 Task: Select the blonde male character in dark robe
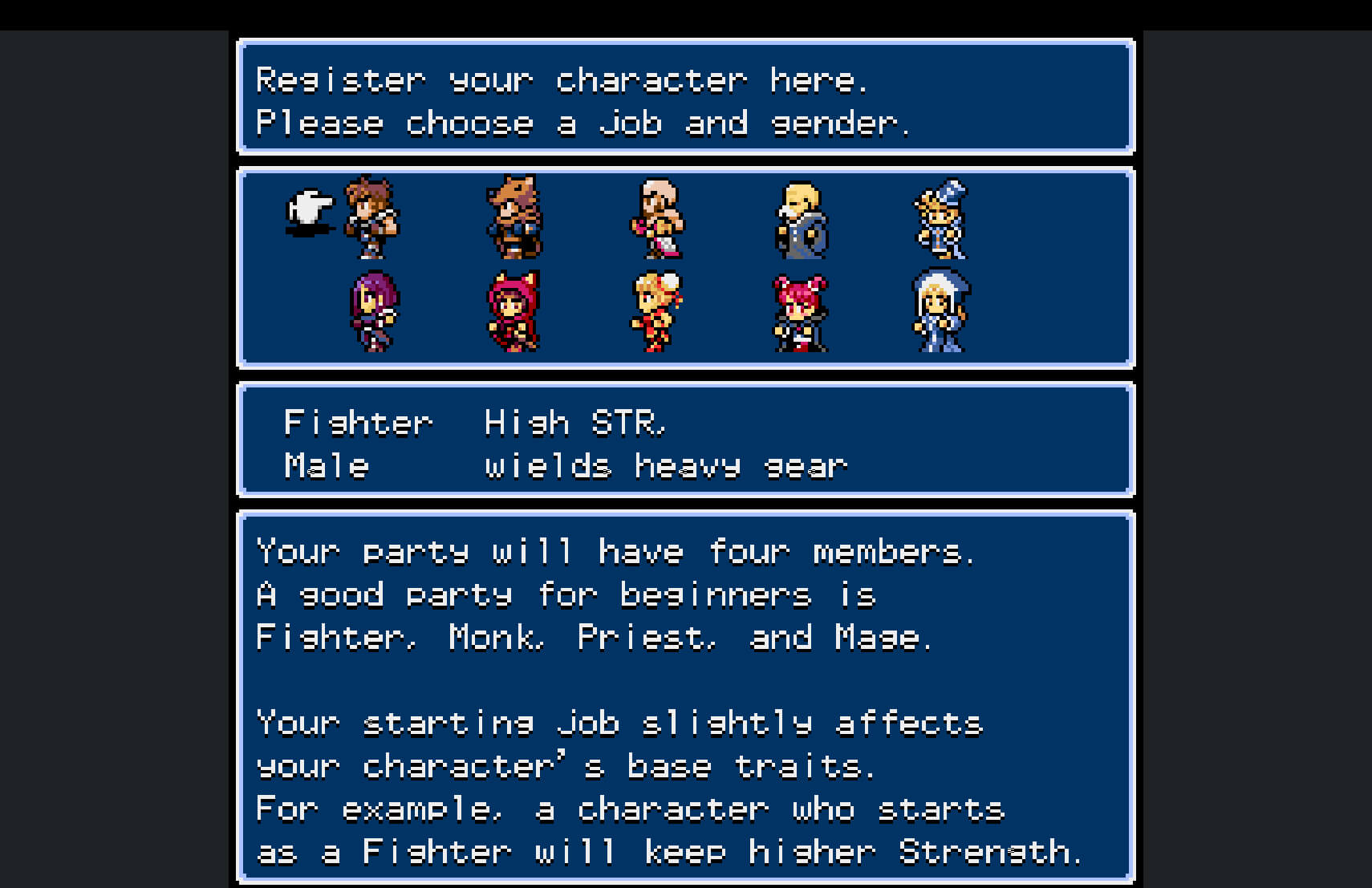tap(801, 220)
